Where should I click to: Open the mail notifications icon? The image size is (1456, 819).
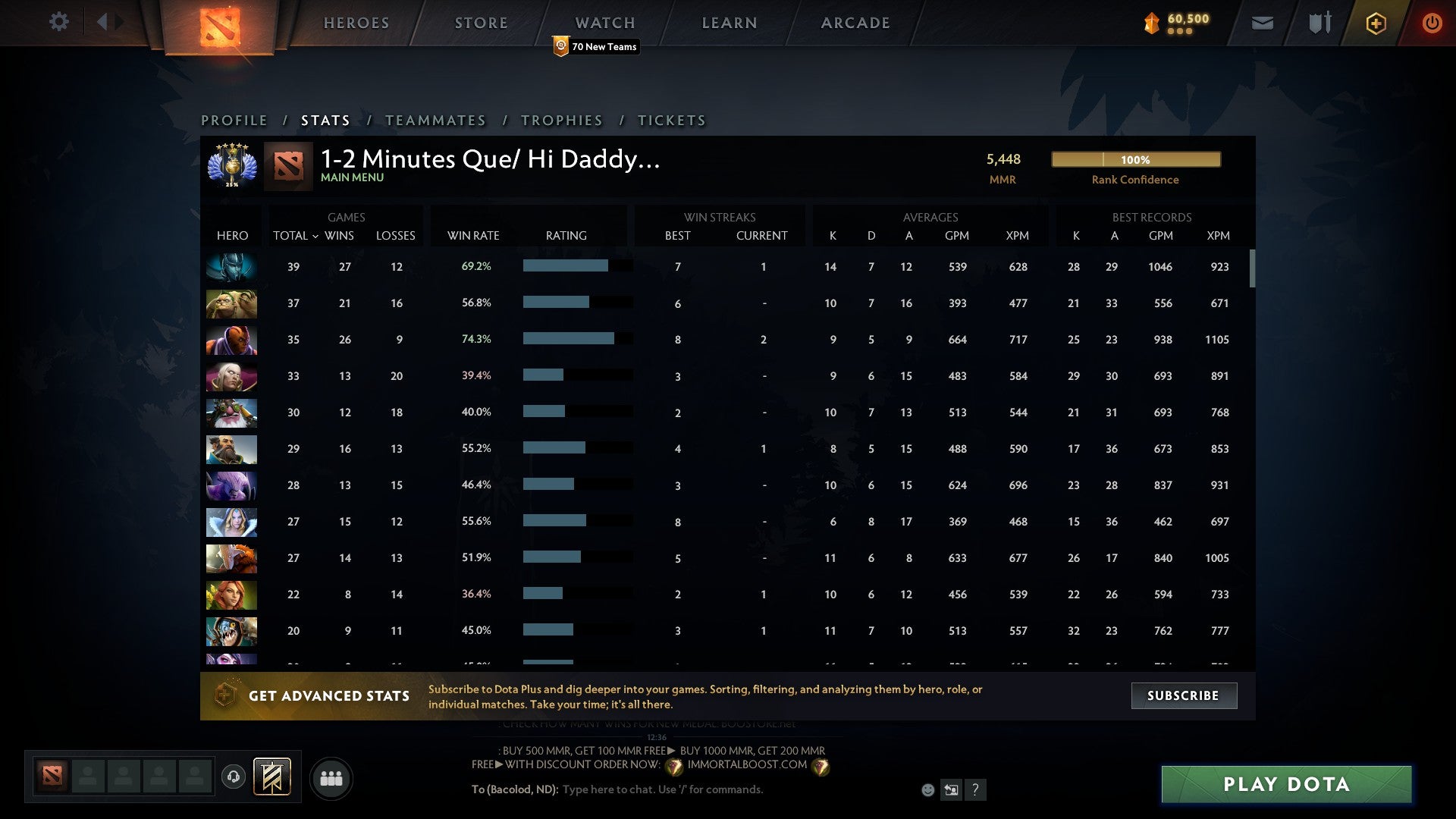[1262, 23]
